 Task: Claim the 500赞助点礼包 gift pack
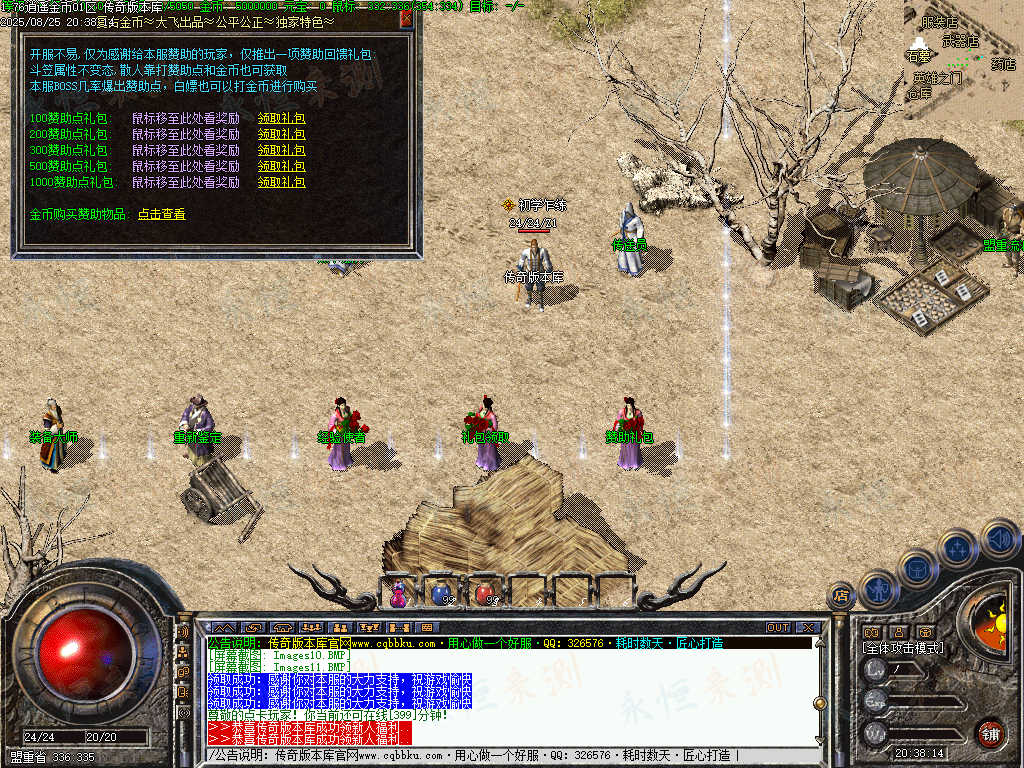(281, 166)
